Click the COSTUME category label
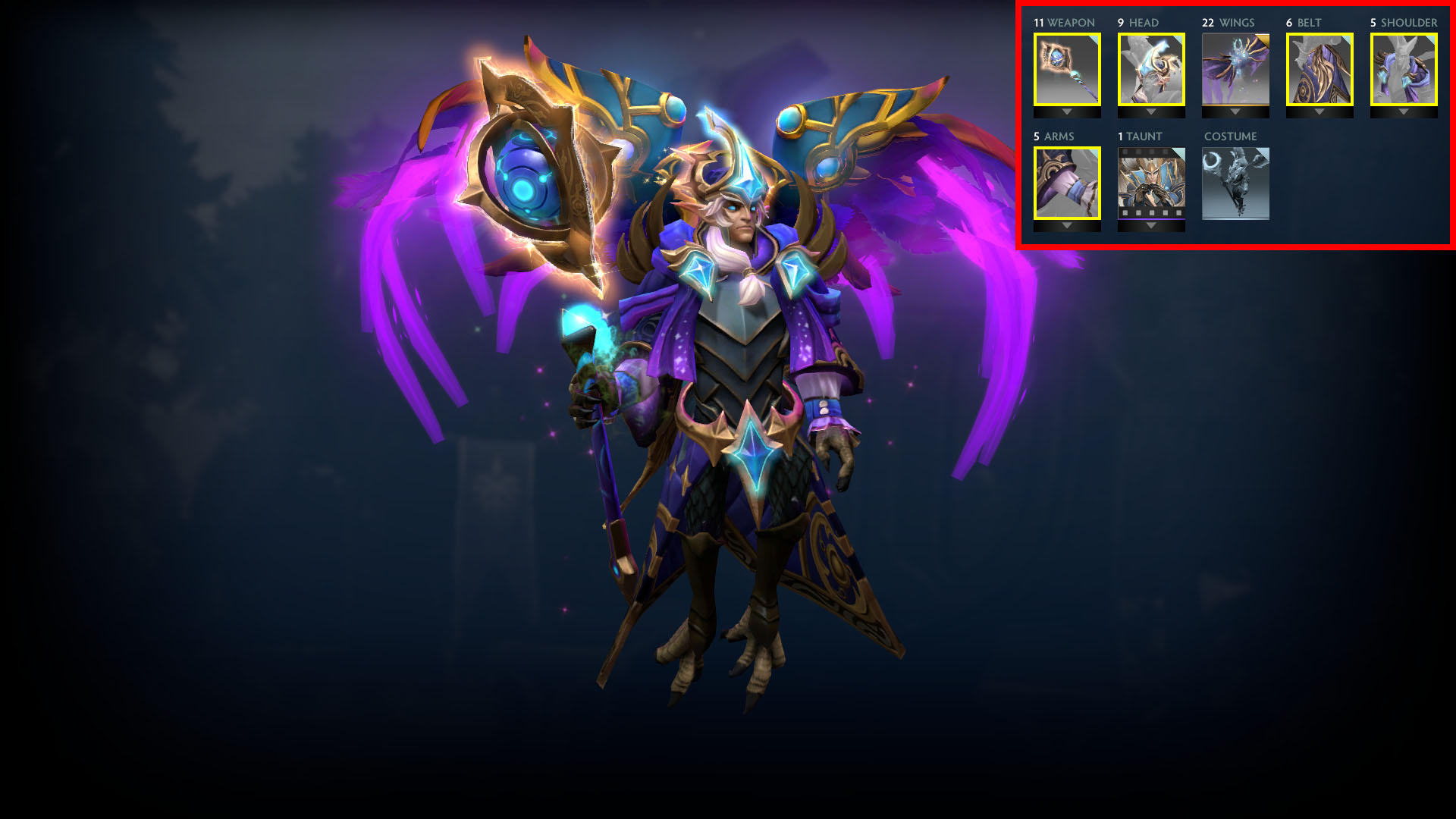Screen dimensions: 1456x819 pyautogui.click(x=1230, y=136)
